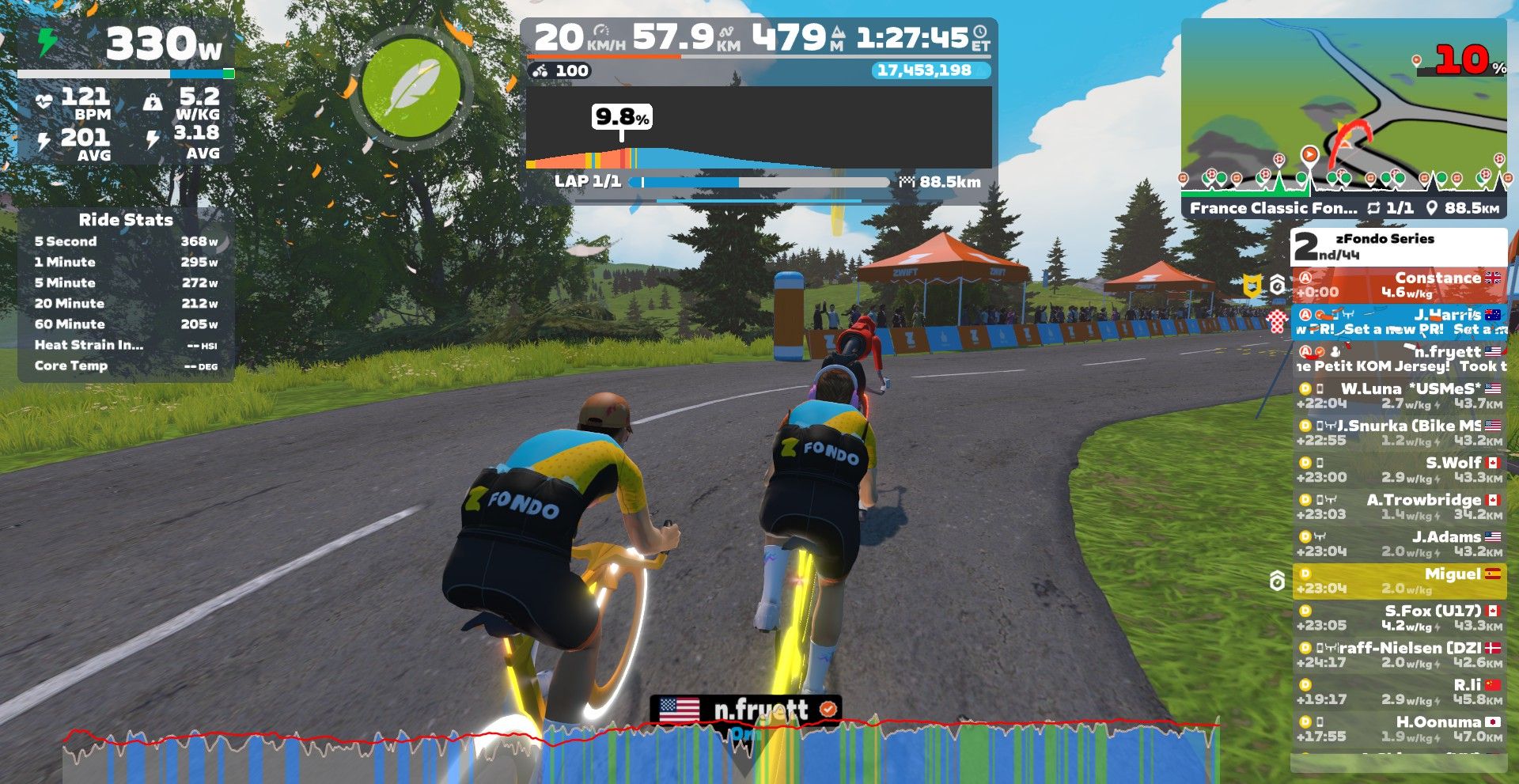Choose W.Luna from nearby riders list

(1399, 396)
